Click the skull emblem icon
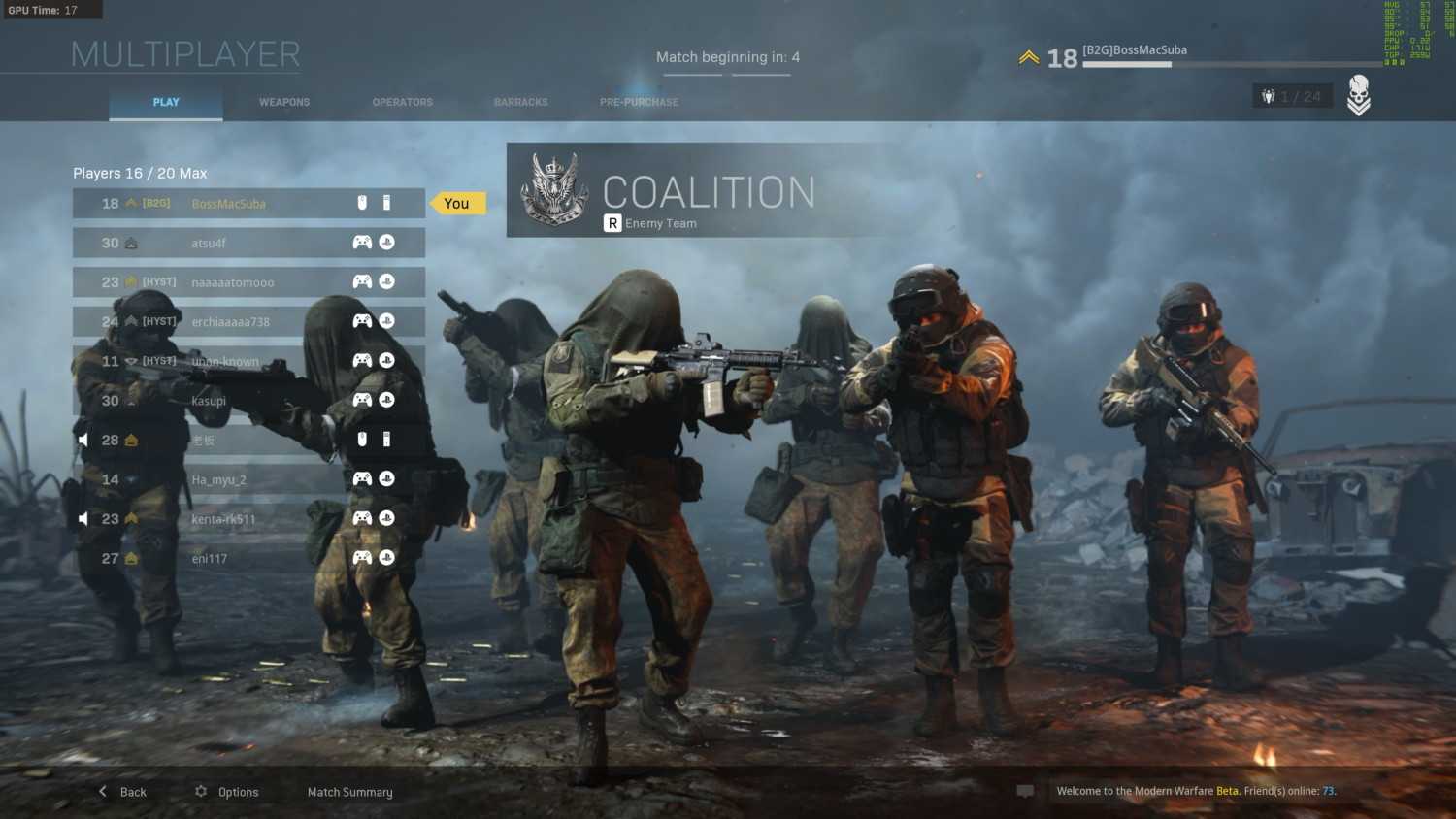Screen dimensions: 1456x819 coord(1359,95)
